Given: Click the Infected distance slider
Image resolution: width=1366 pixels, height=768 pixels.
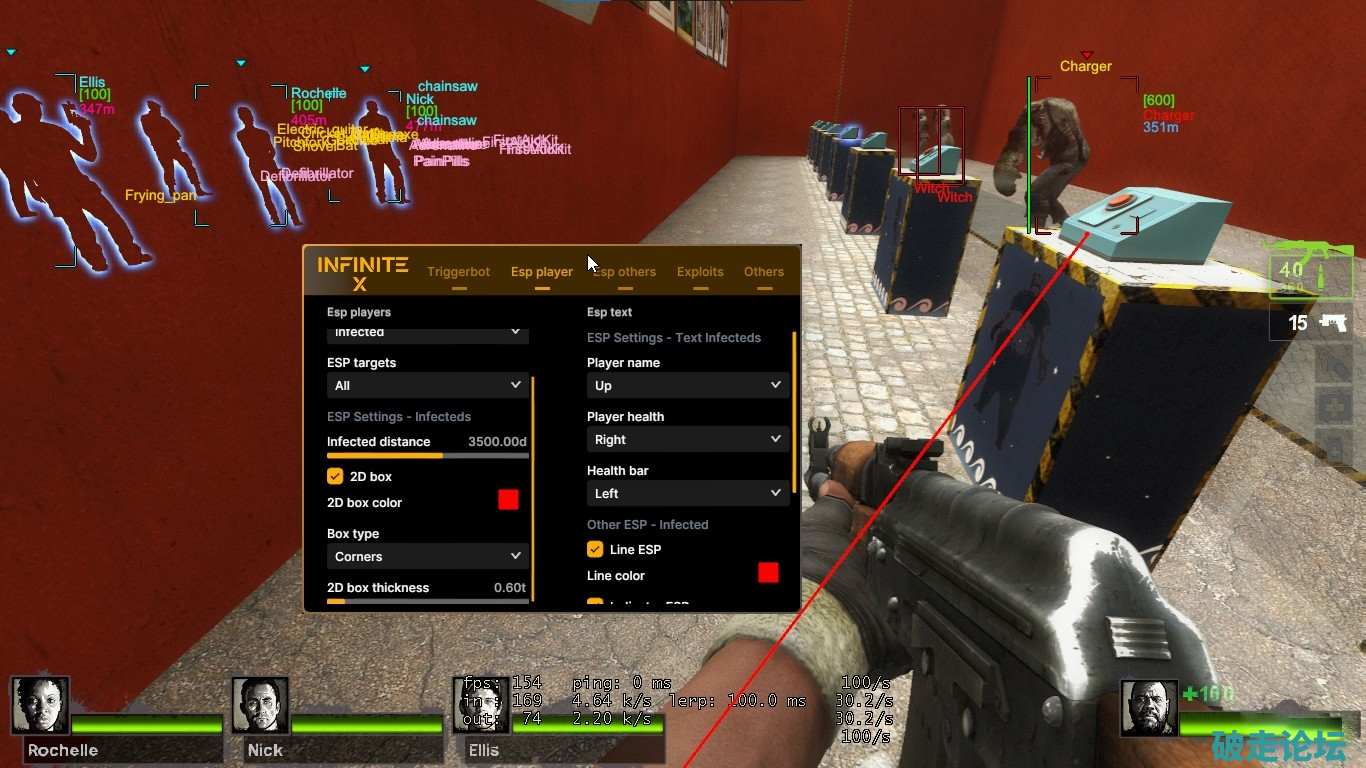Looking at the screenshot, I should coord(428,455).
